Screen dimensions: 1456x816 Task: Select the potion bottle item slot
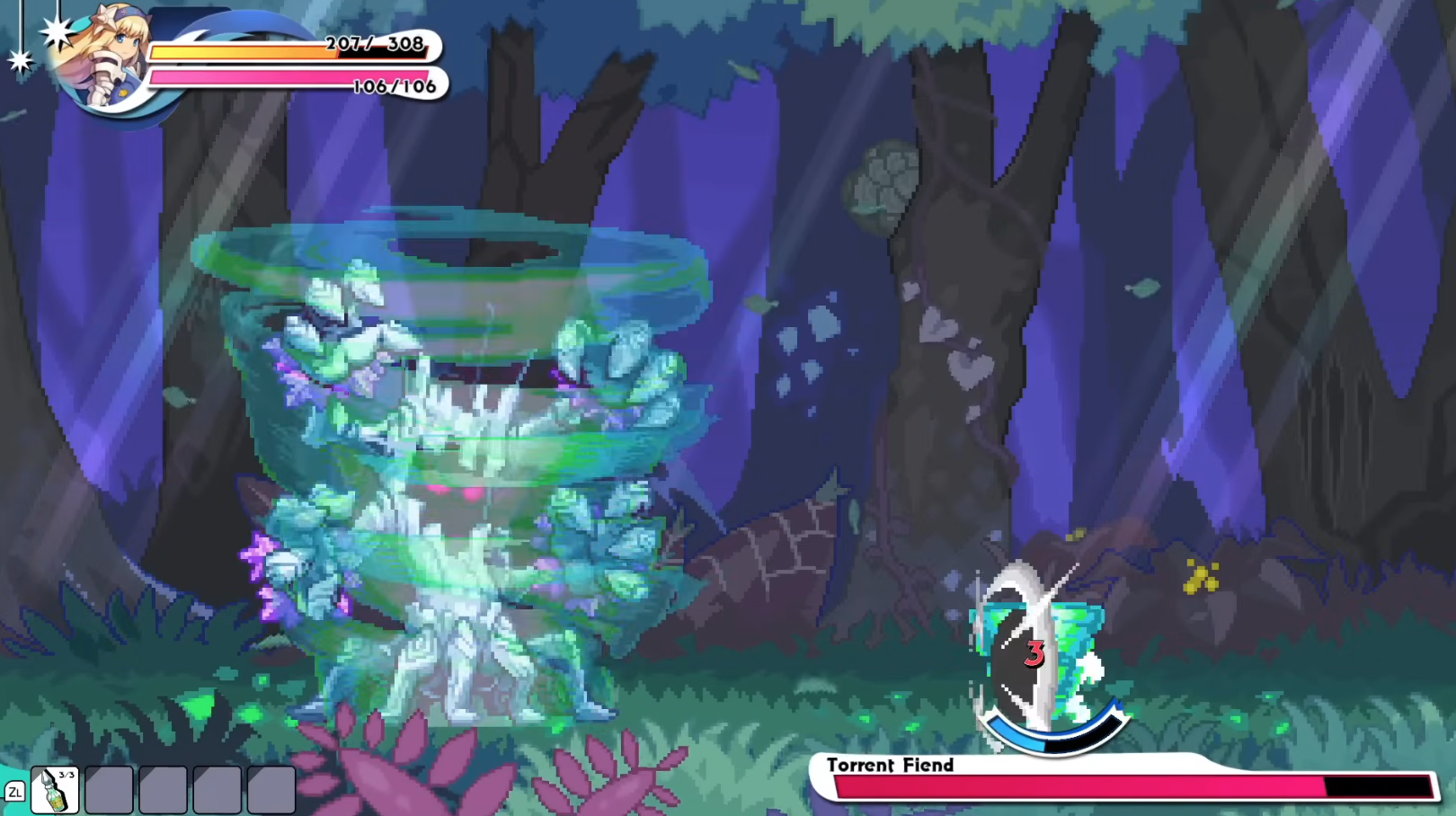pyautogui.click(x=55, y=790)
